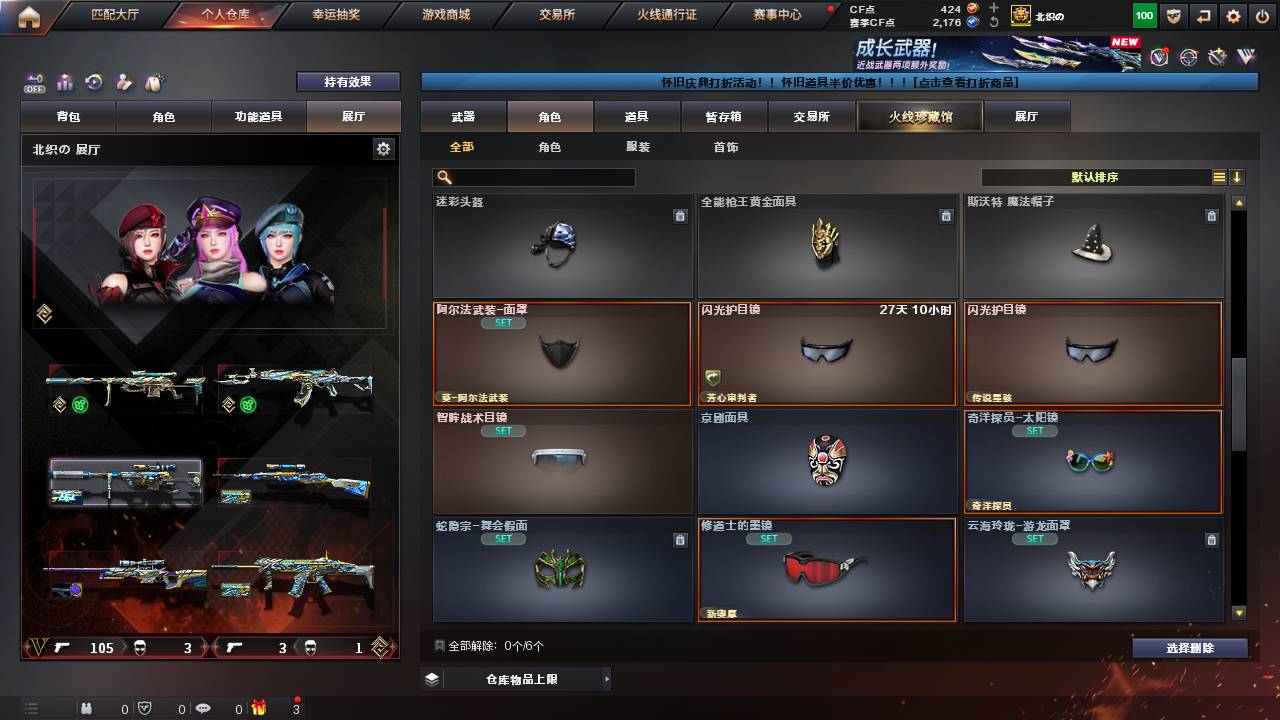Return to the home lobby via house icon
The width and height of the screenshot is (1280, 720).
tap(29, 16)
